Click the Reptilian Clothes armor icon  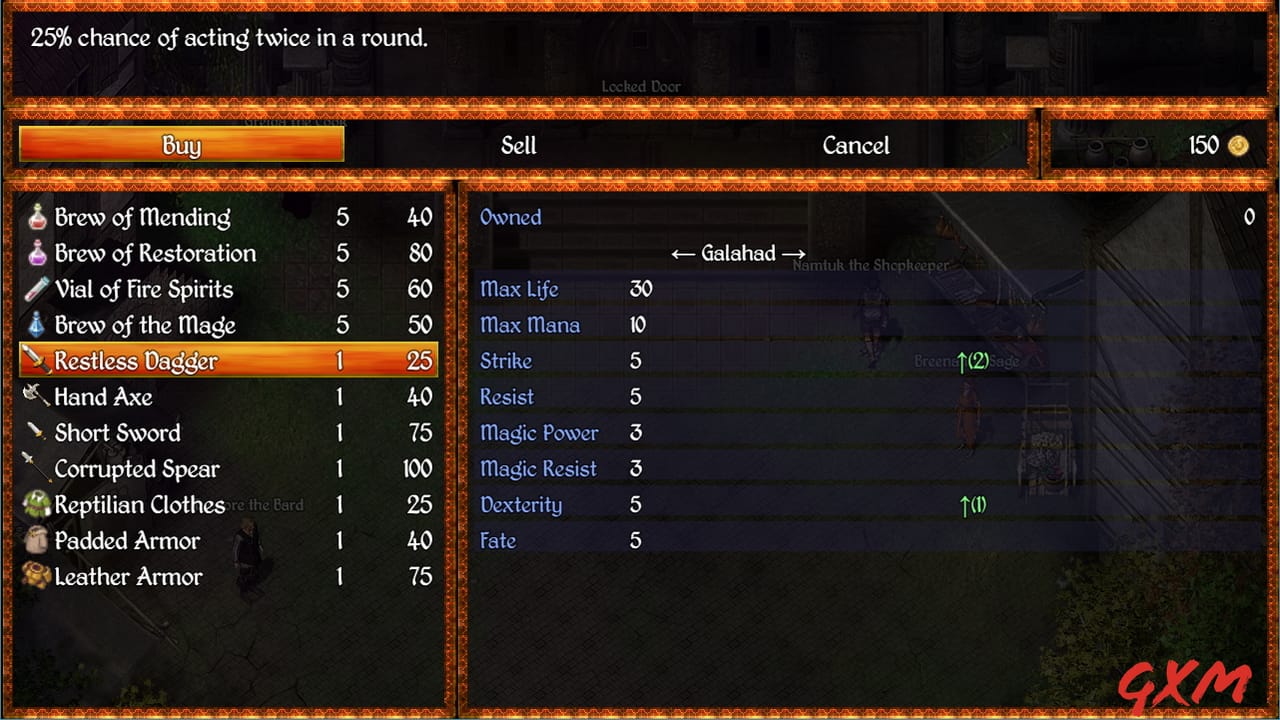(x=35, y=505)
